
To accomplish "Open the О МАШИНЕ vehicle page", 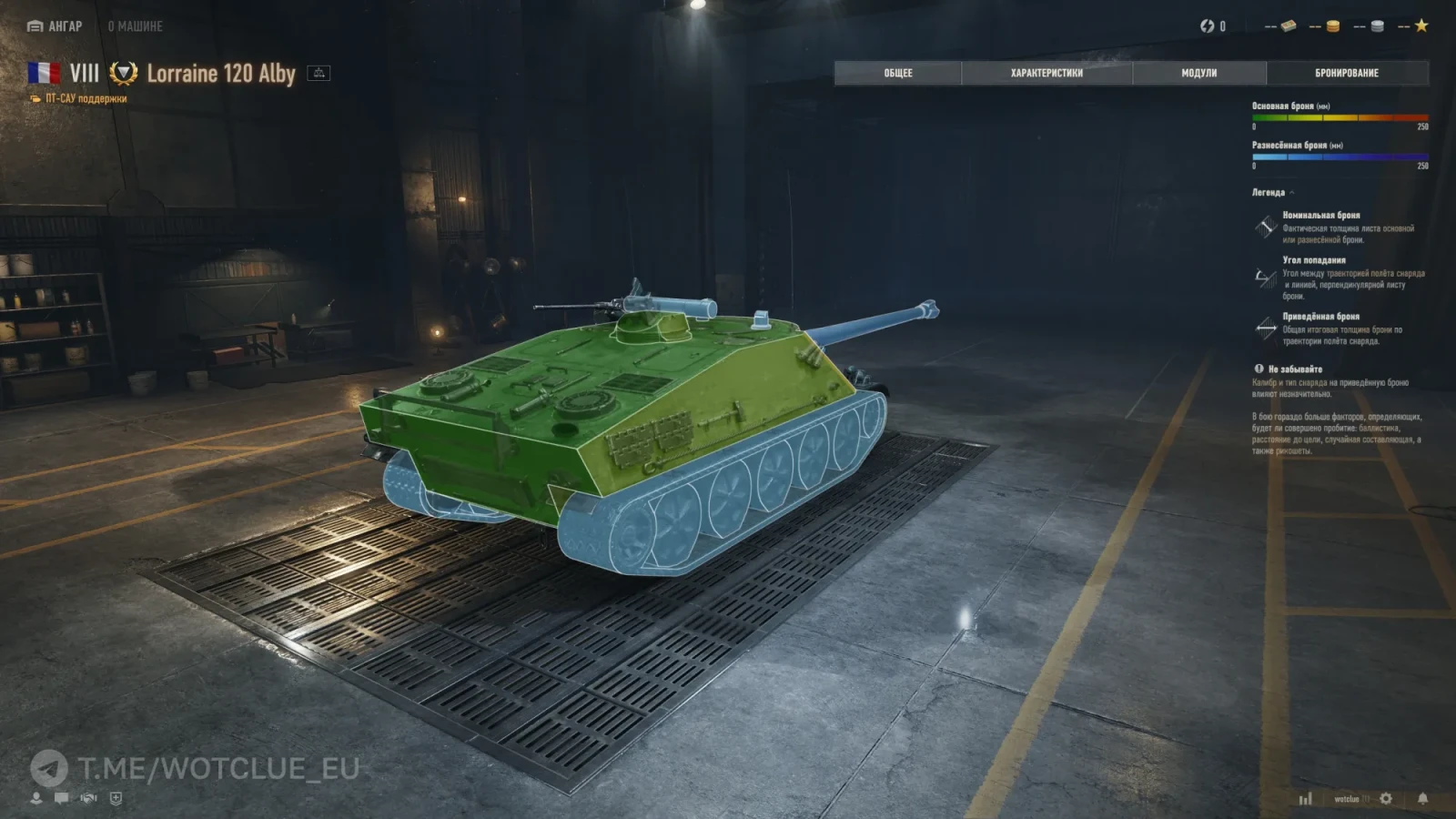I will pos(135,26).
